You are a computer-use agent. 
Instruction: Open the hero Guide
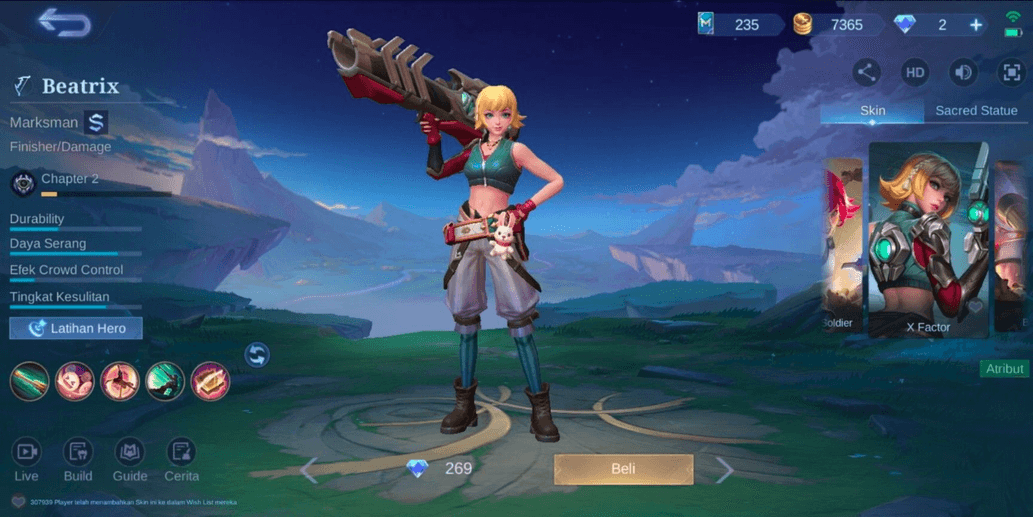pyautogui.click(x=130, y=460)
